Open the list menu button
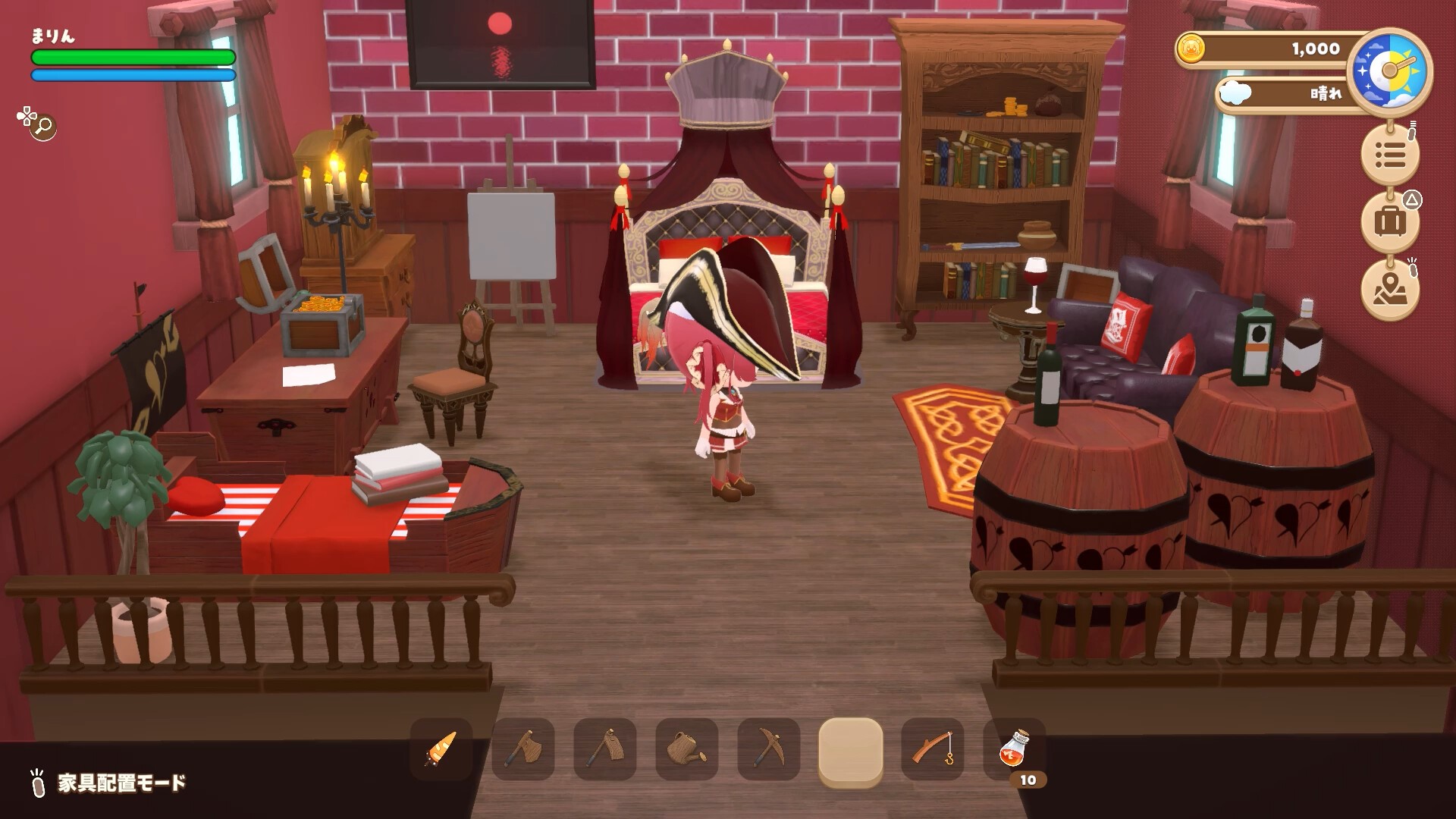Screen dimensions: 1456x819 coord(1390,155)
